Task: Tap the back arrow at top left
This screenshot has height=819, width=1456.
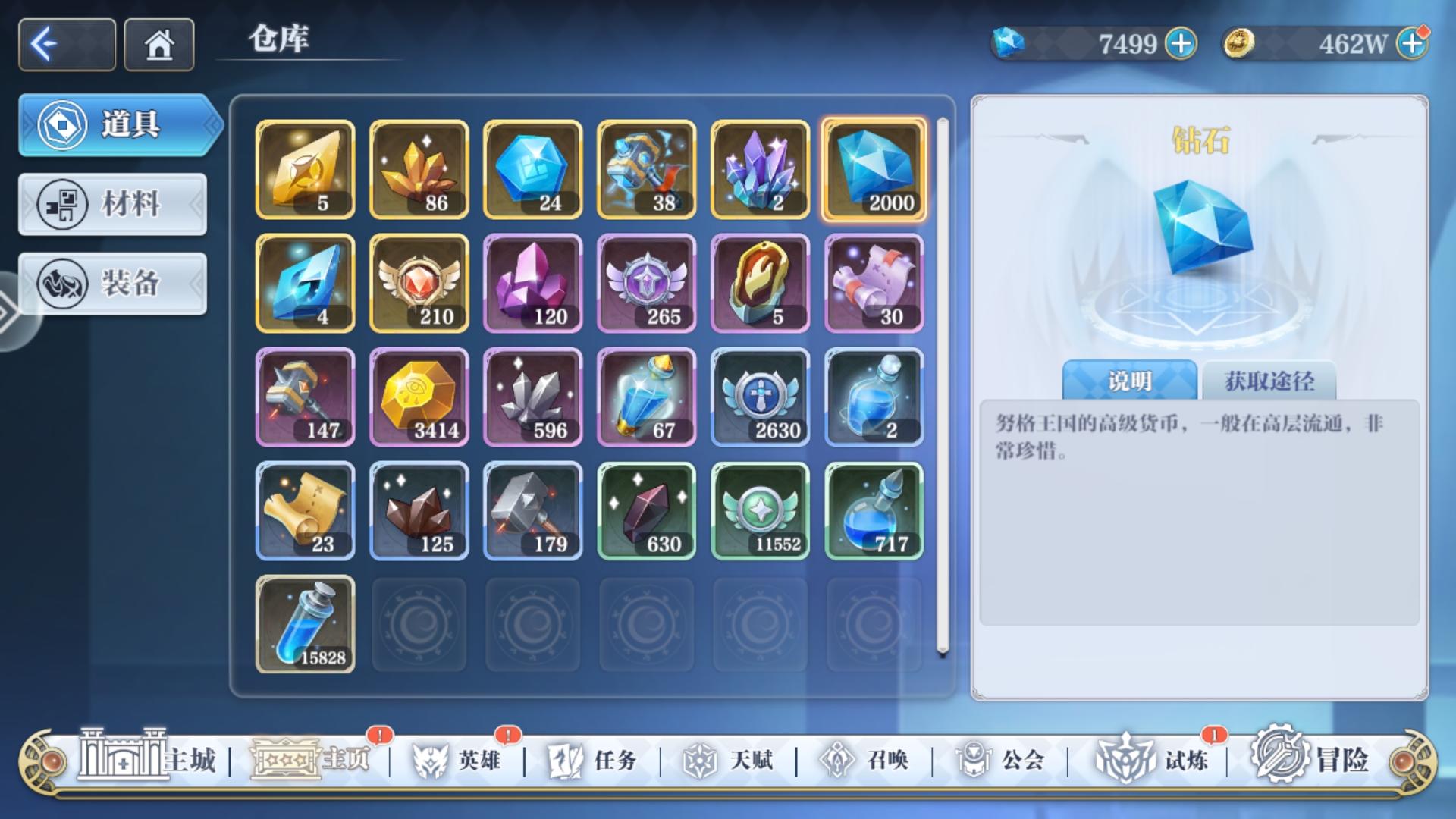Action: (66, 44)
